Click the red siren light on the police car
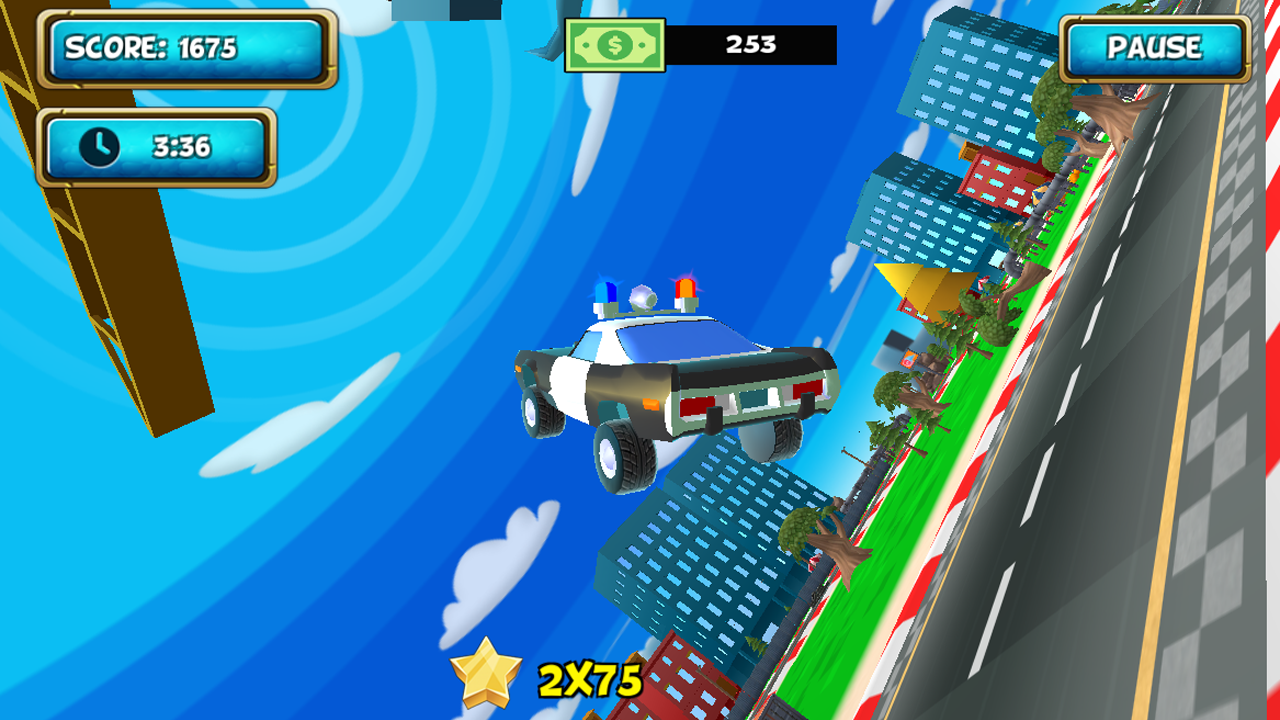The height and width of the screenshot is (720, 1280). (684, 291)
